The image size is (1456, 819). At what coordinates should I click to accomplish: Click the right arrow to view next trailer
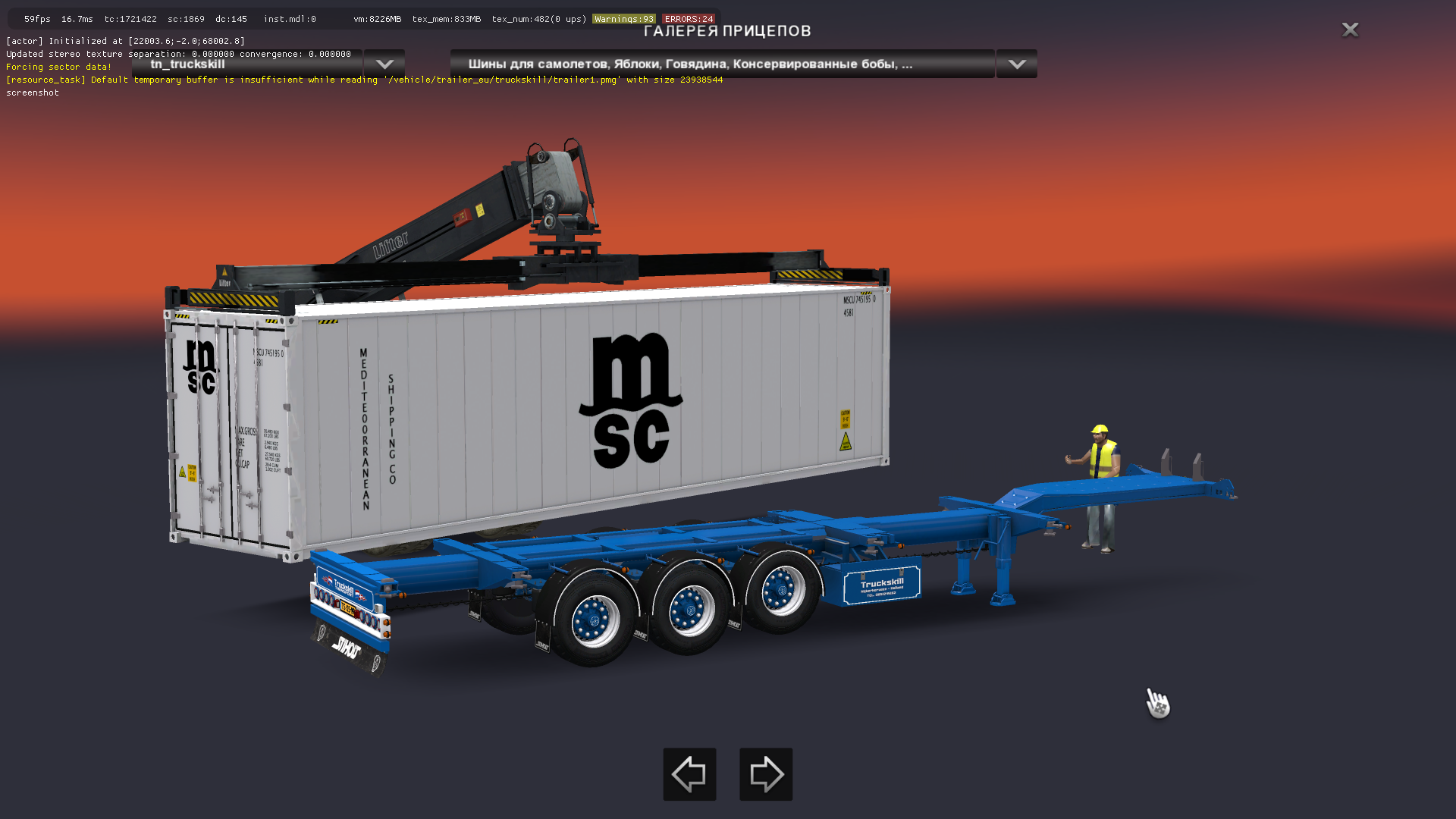tap(765, 774)
